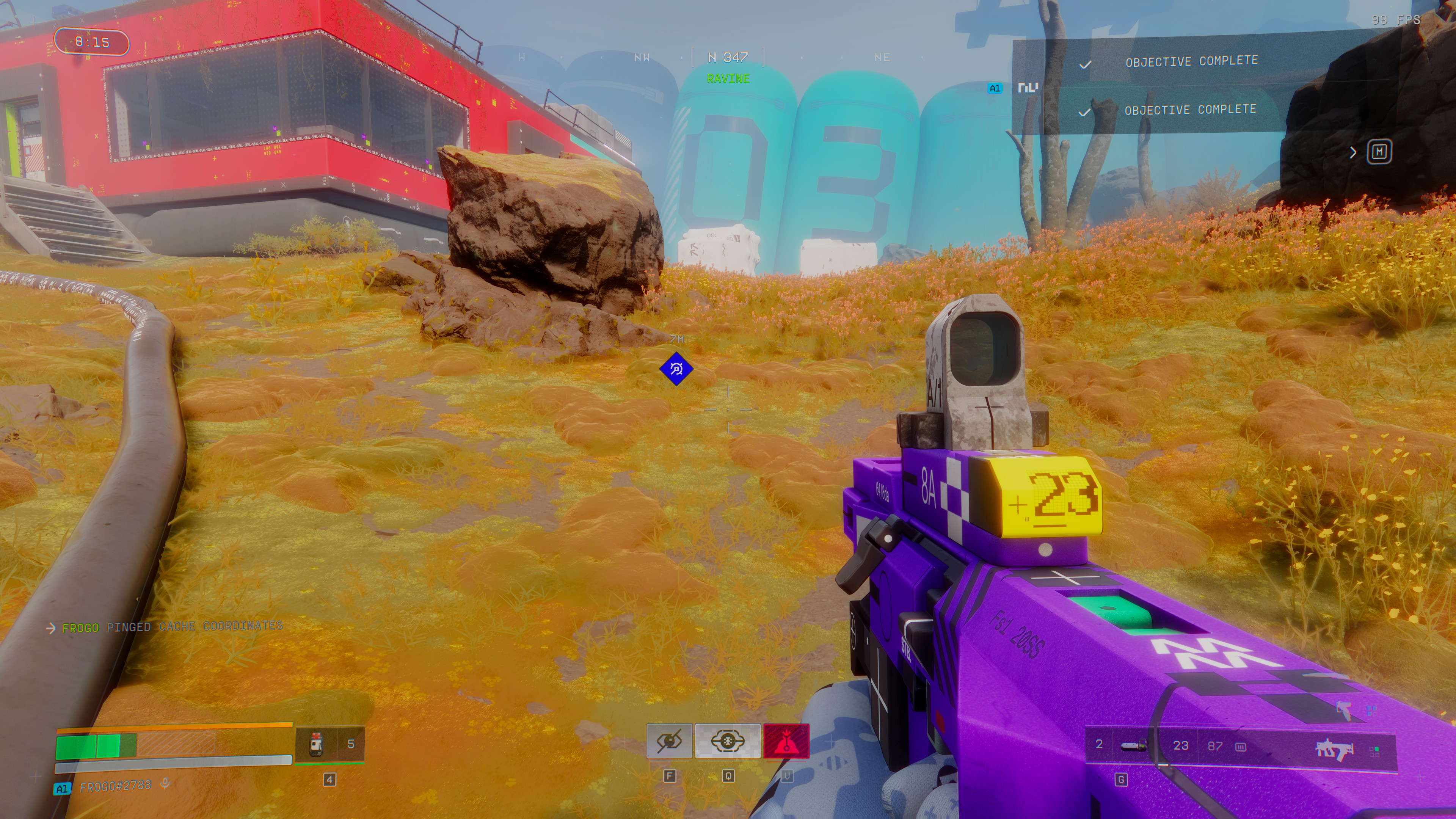The height and width of the screenshot is (819, 1456).
Task: Click the blue cache ping marker
Action: pos(676,369)
